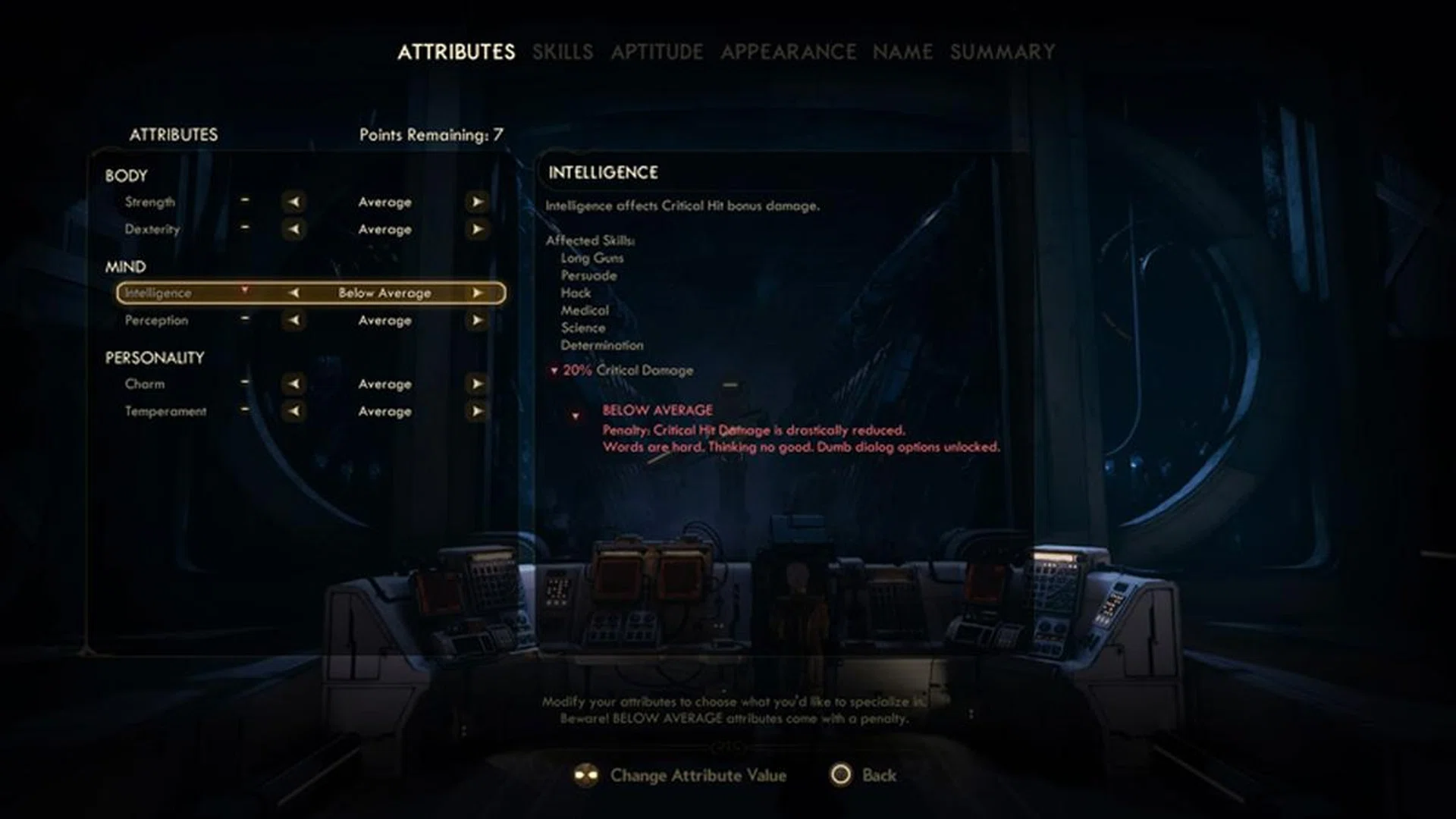Screen dimensions: 1456x819
Task: Decrease Strength with its left arrow
Action: [294, 202]
